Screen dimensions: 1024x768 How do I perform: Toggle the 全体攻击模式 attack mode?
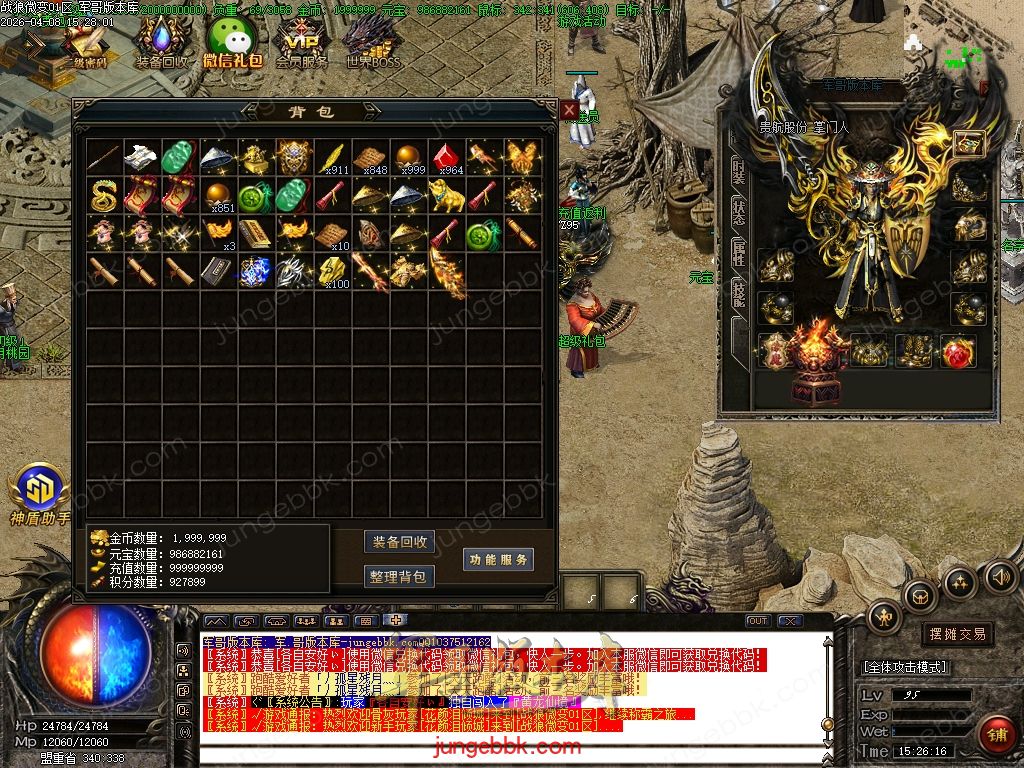(905, 667)
